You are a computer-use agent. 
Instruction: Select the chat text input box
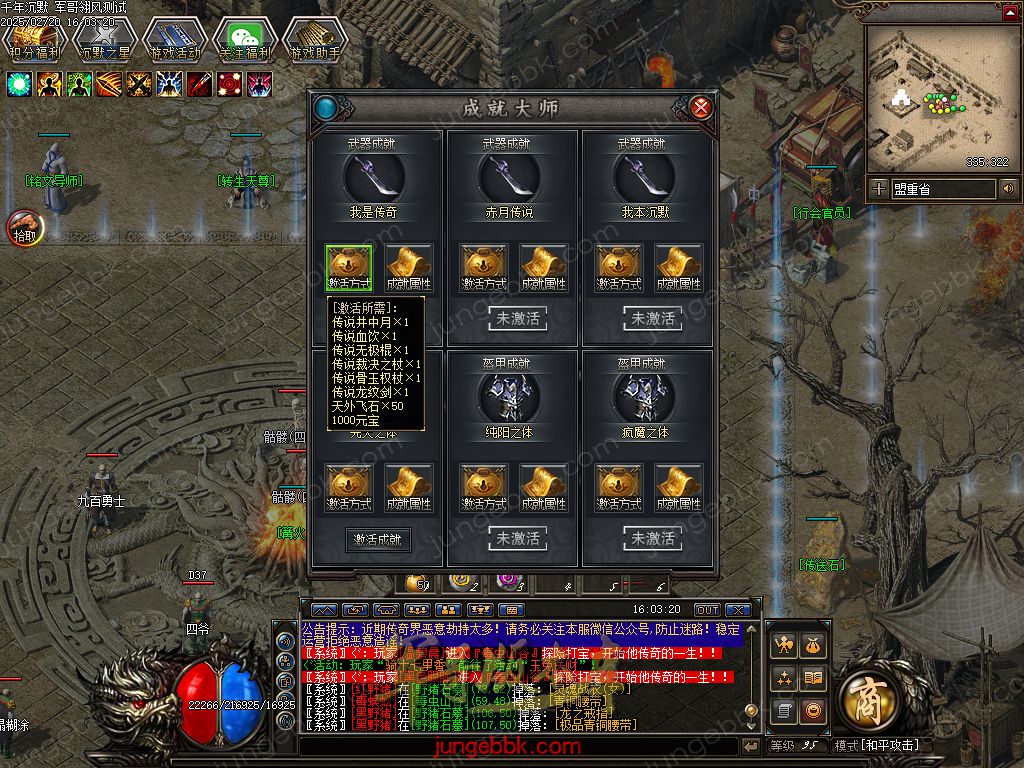520,746
